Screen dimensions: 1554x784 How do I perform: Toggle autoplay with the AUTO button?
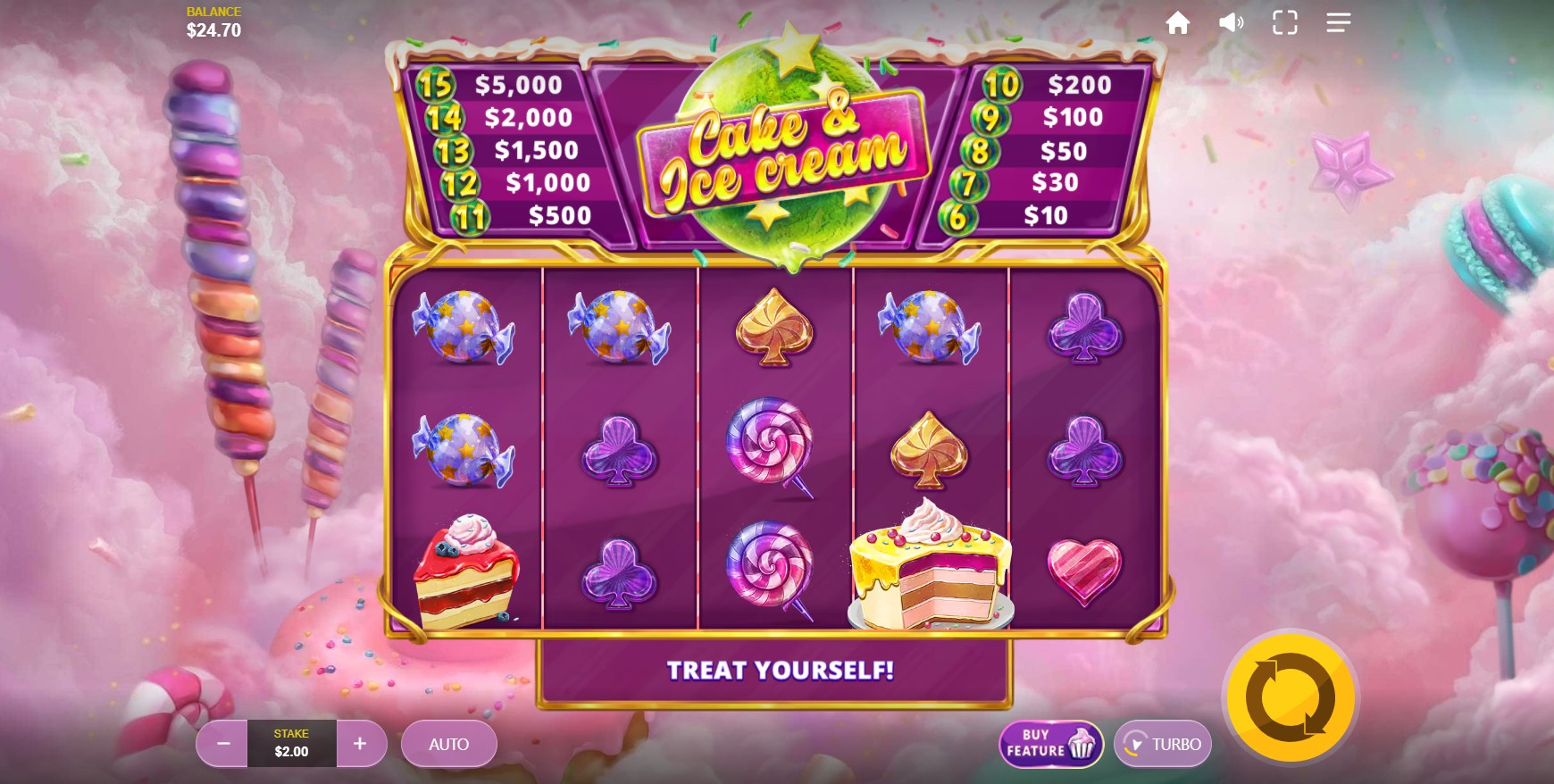449,743
